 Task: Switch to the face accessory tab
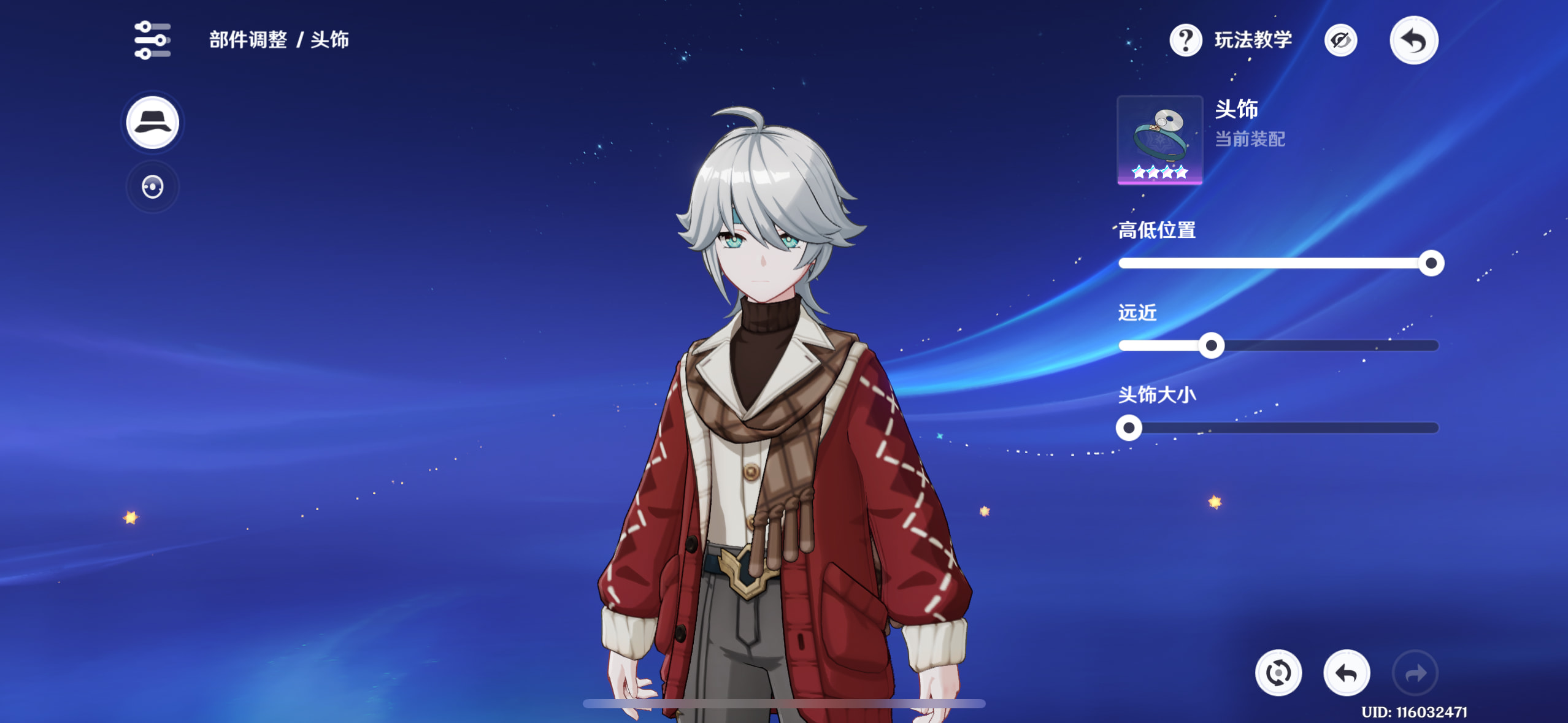(x=152, y=187)
